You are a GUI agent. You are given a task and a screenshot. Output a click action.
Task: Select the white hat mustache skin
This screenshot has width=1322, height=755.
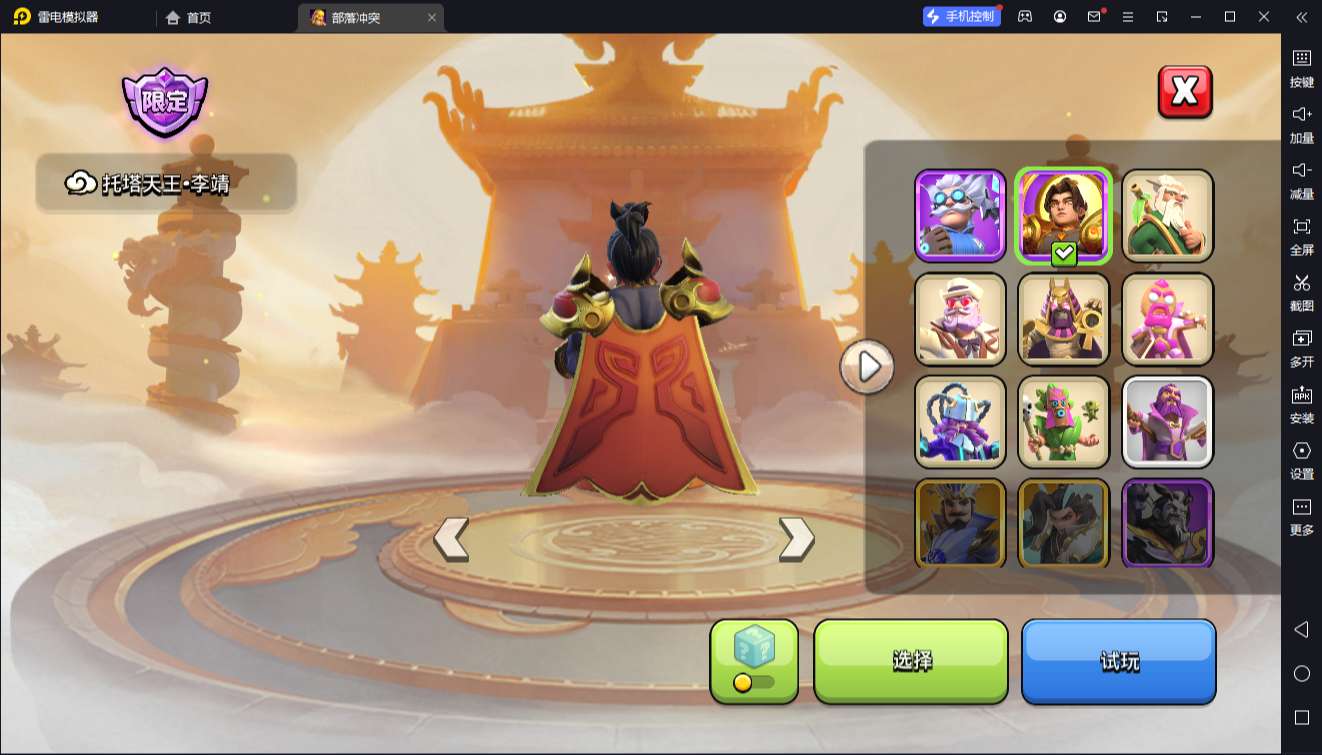pos(960,319)
